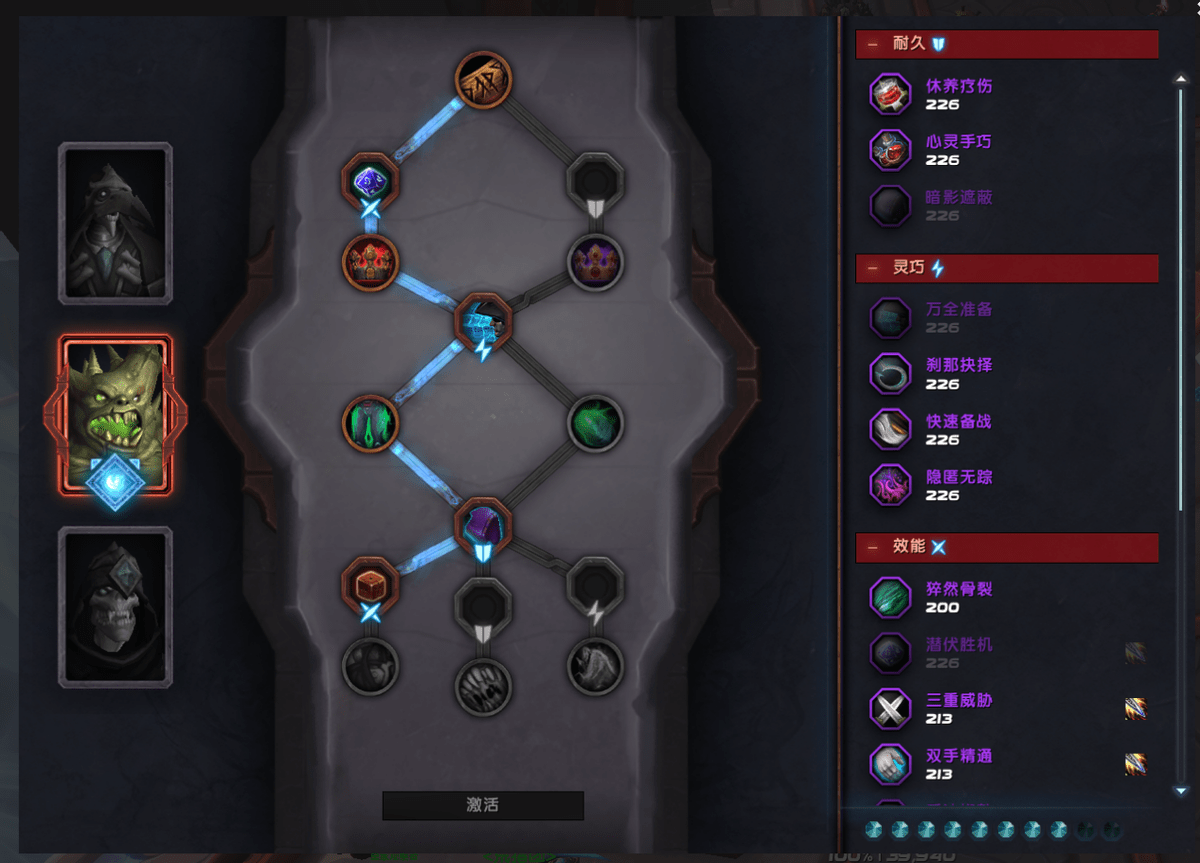The image size is (1200, 863).
Task: Choose the 刹那抉择 conduit
Action: 889,373
